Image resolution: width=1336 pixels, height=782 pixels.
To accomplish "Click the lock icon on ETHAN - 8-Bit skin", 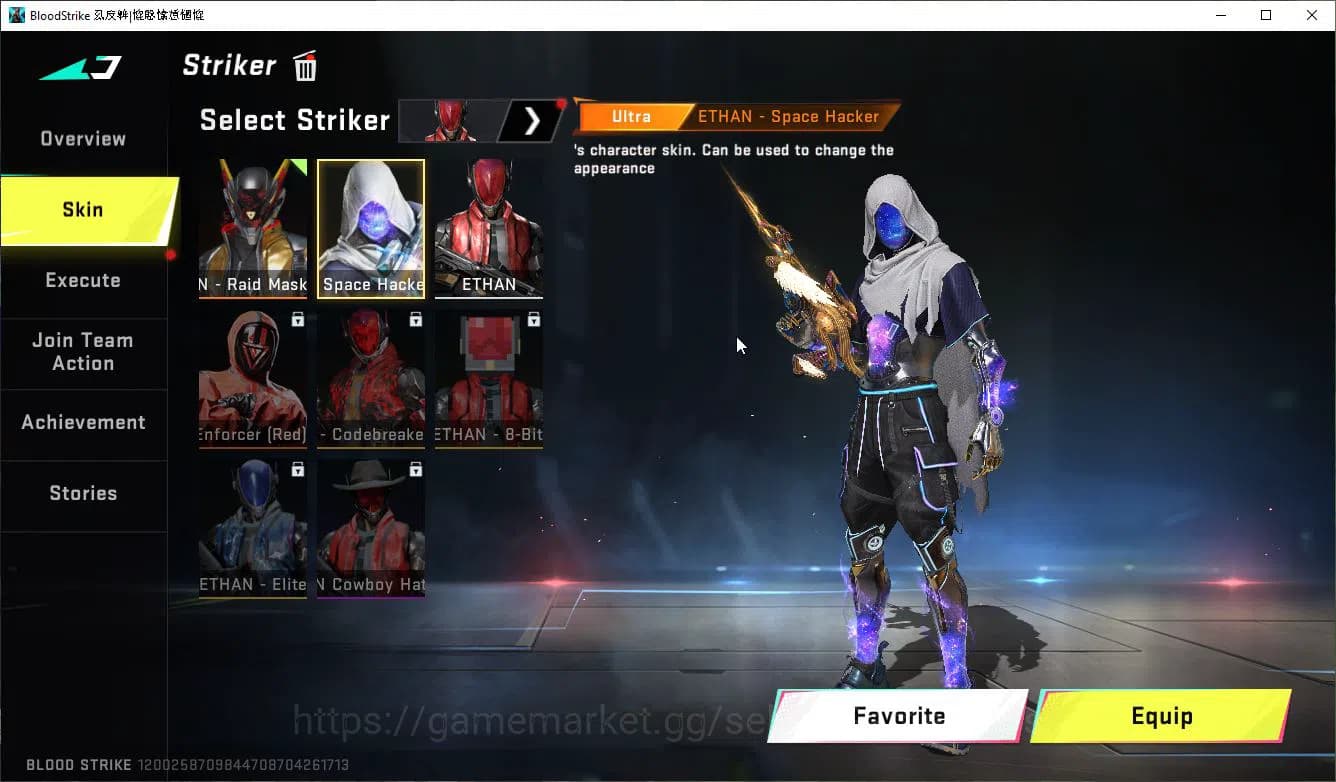I will (x=533, y=318).
